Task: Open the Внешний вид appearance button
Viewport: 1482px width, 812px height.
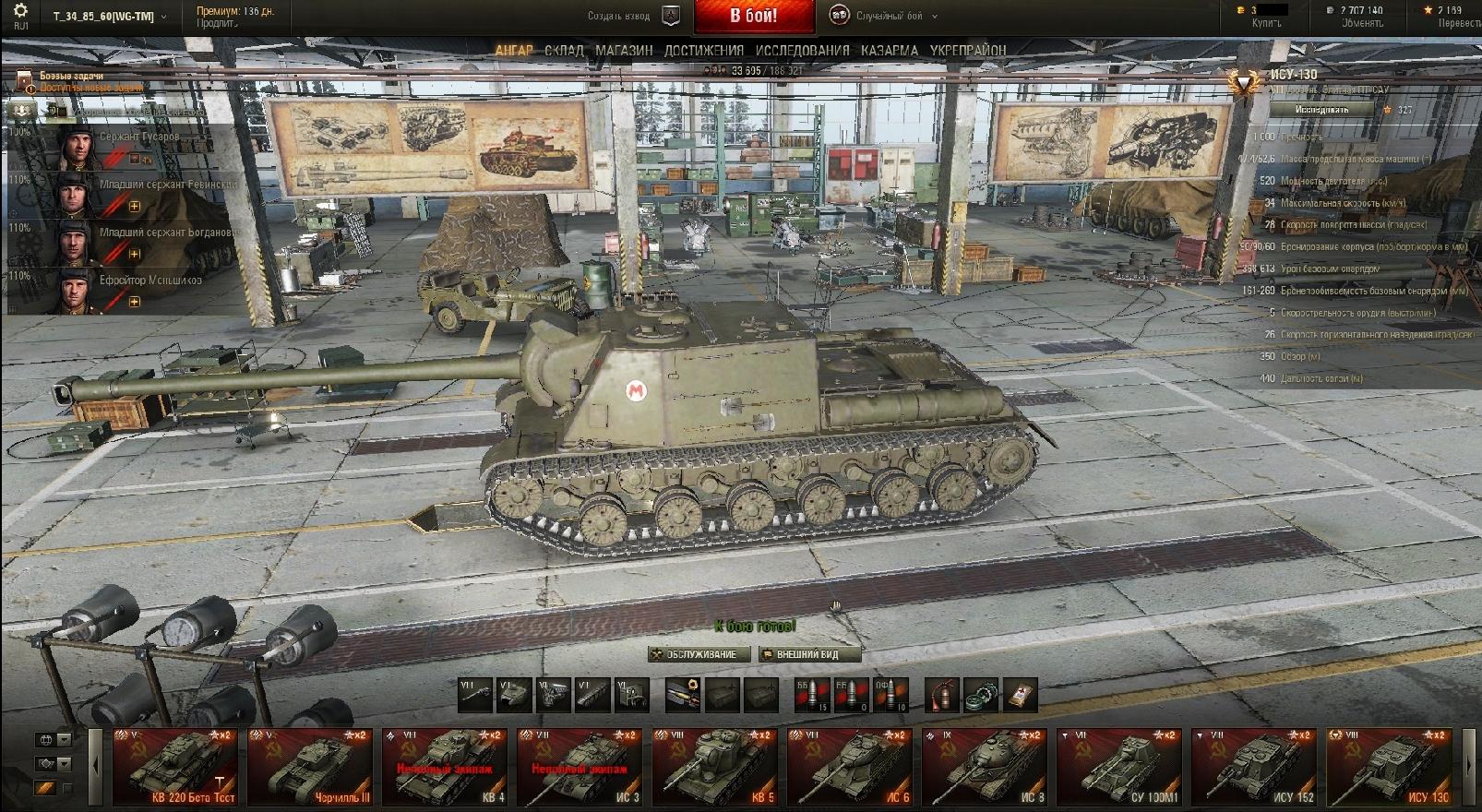Action: 808,654
